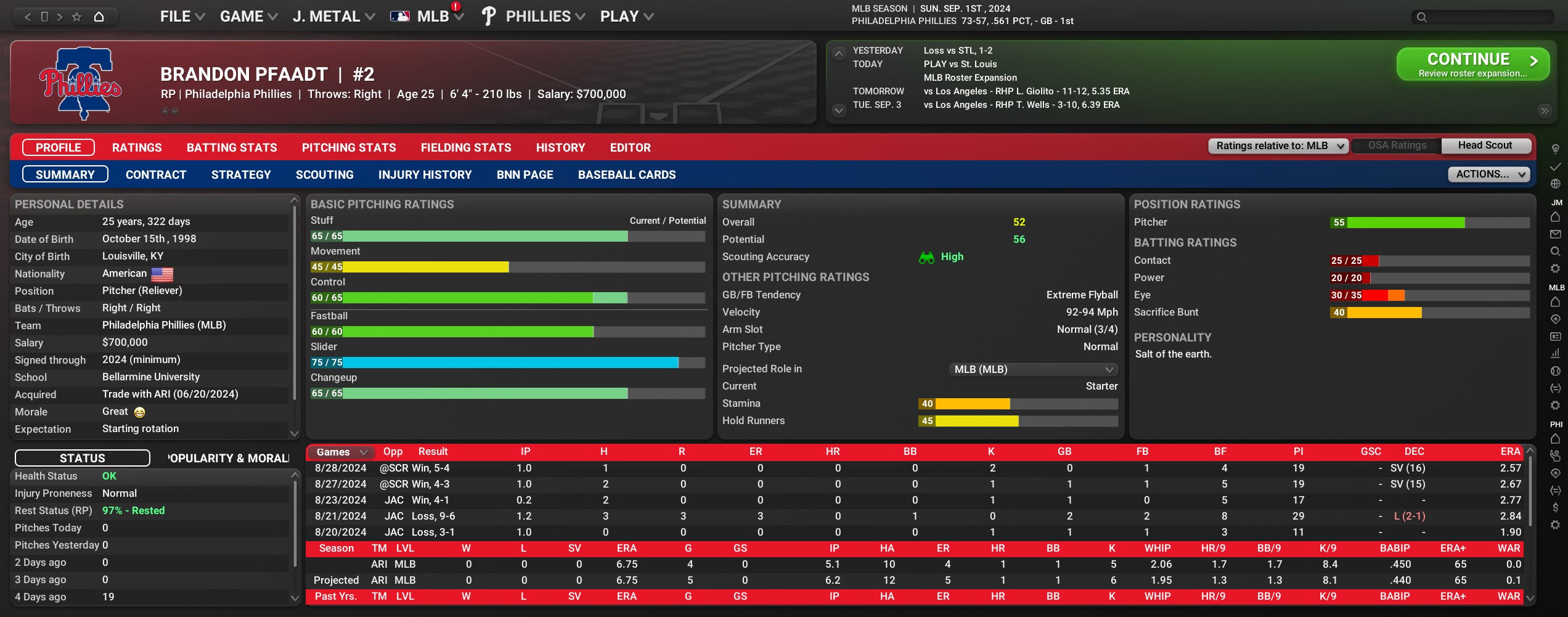
Task: Select the HISTORY tab
Action: (560, 148)
